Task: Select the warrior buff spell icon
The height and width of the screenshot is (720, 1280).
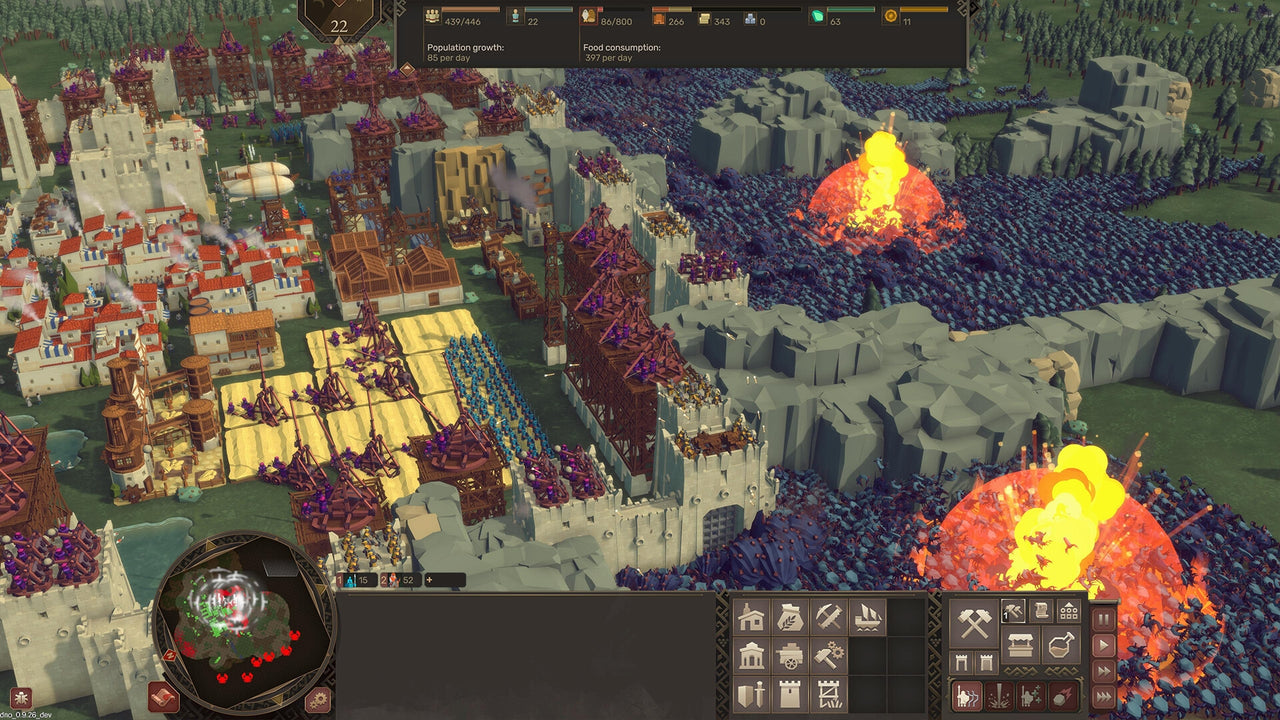Action: [1030, 694]
